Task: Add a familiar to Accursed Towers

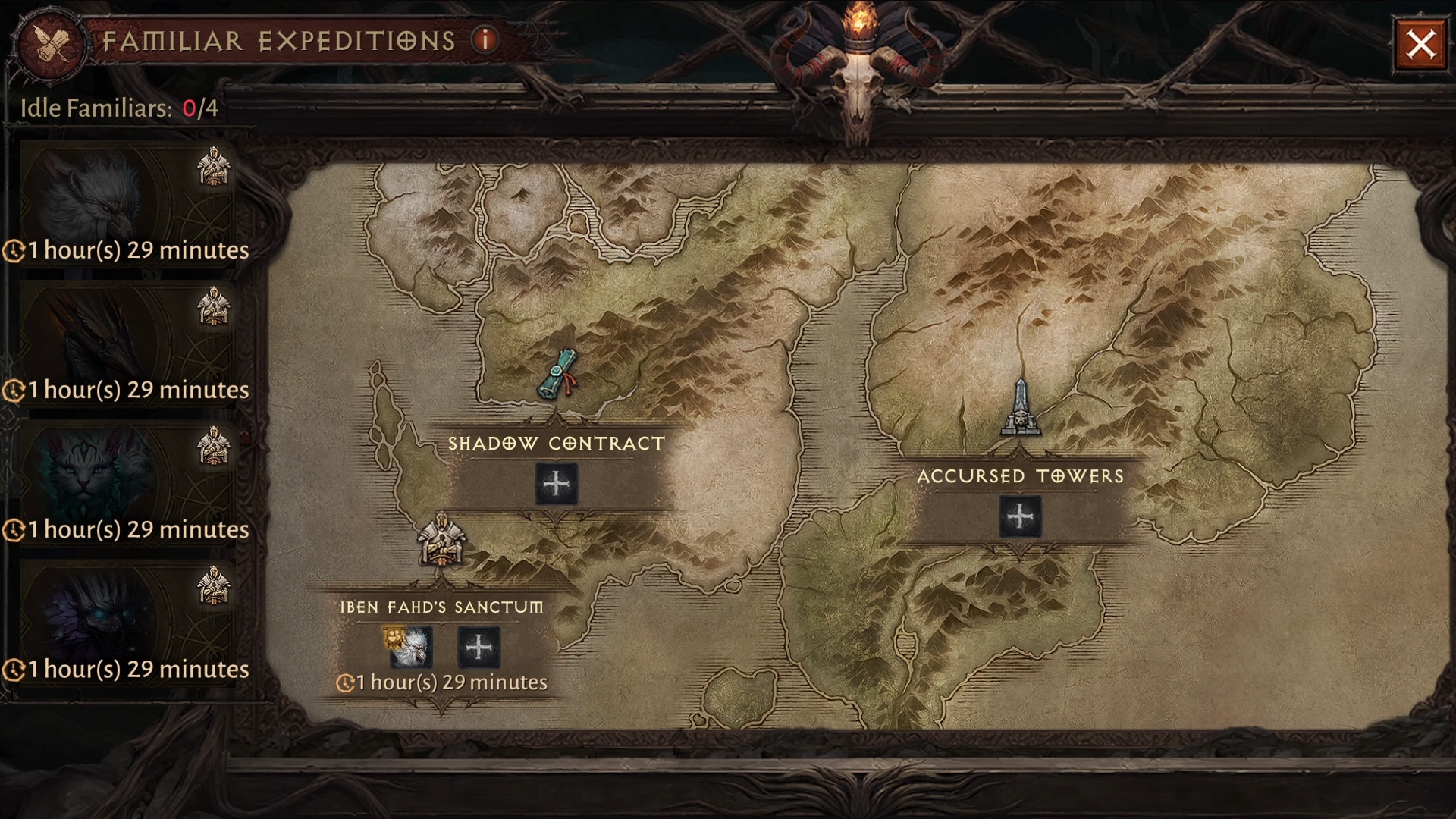Action: (1020, 517)
